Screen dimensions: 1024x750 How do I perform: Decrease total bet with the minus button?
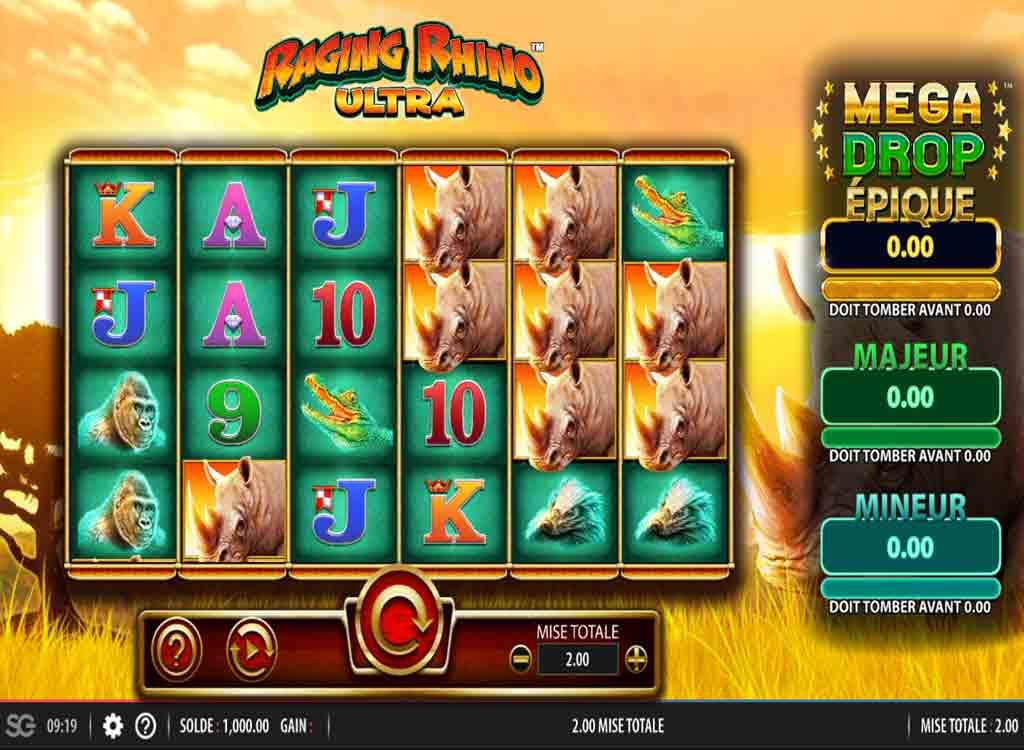pyautogui.click(x=520, y=659)
